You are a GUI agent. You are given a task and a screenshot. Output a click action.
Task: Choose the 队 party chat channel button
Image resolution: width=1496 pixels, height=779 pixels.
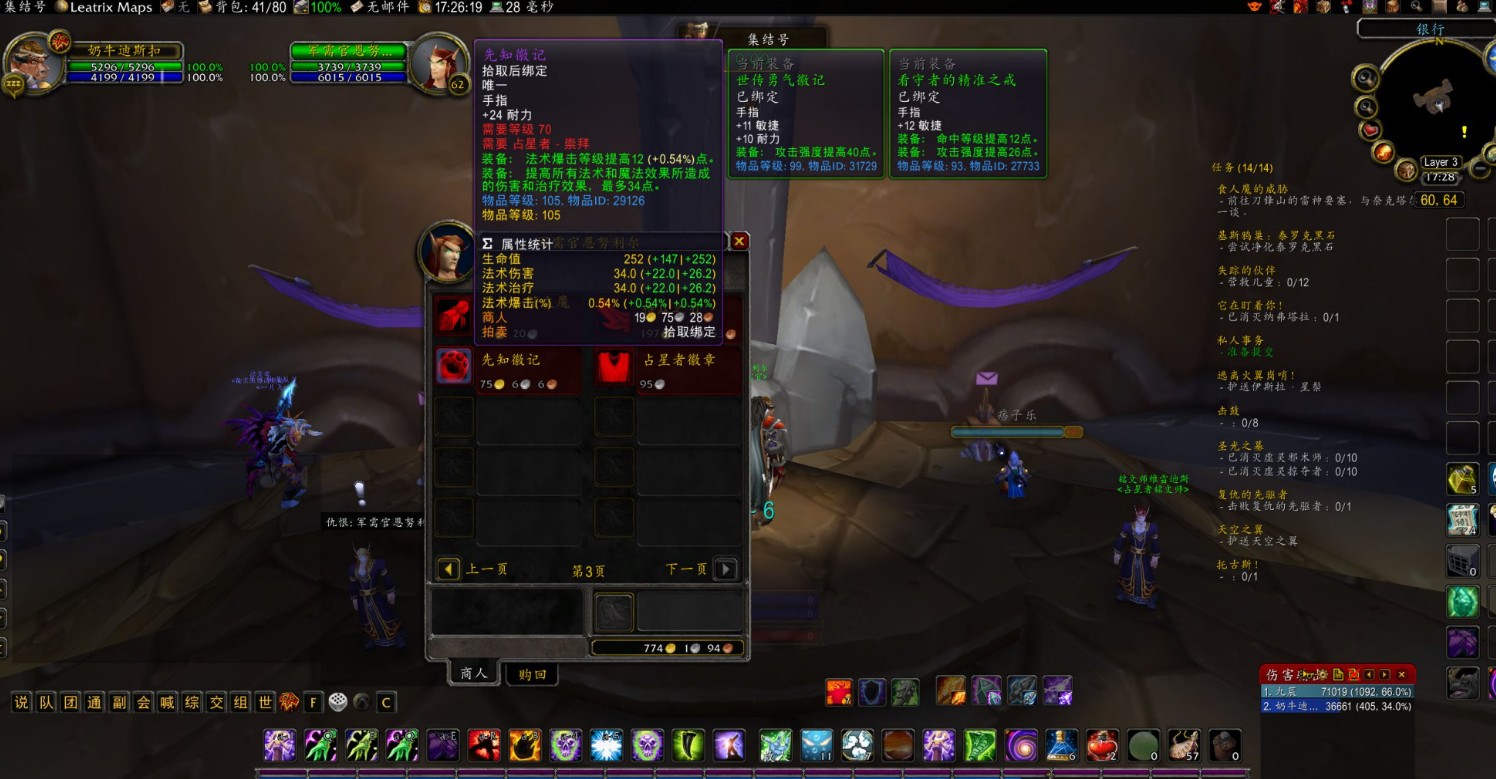coord(46,702)
